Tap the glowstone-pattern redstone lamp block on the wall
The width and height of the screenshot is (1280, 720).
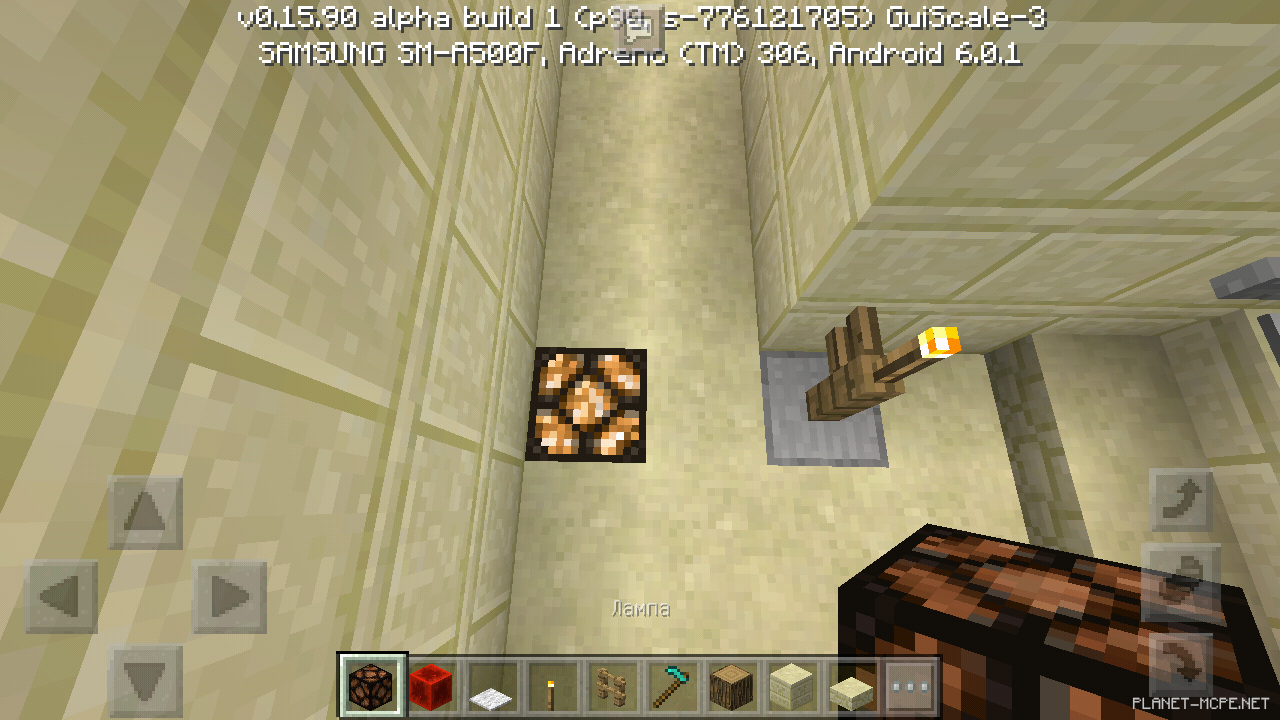pyautogui.click(x=588, y=404)
